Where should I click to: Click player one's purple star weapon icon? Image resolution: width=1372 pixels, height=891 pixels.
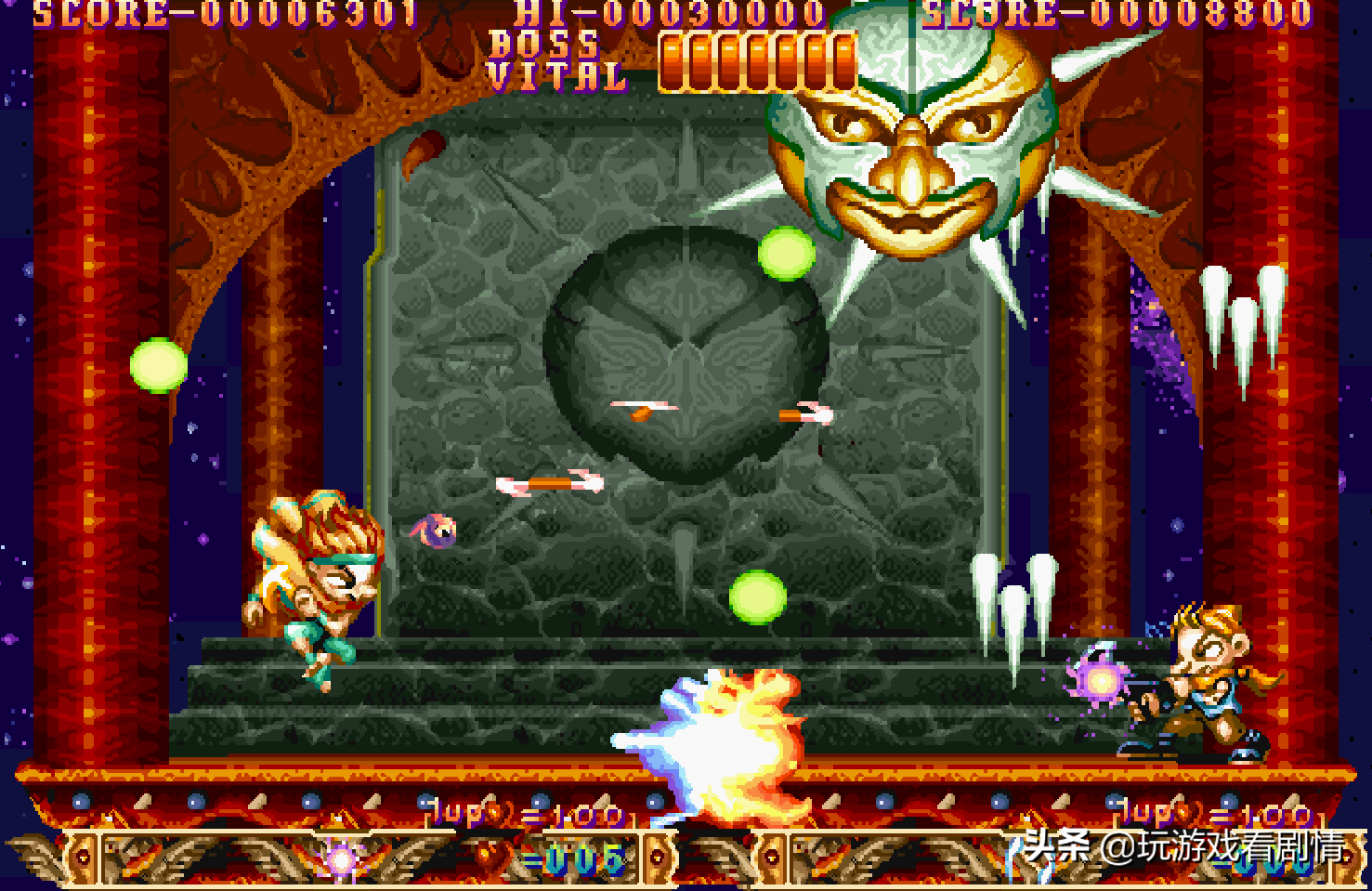pyautogui.click(x=340, y=858)
